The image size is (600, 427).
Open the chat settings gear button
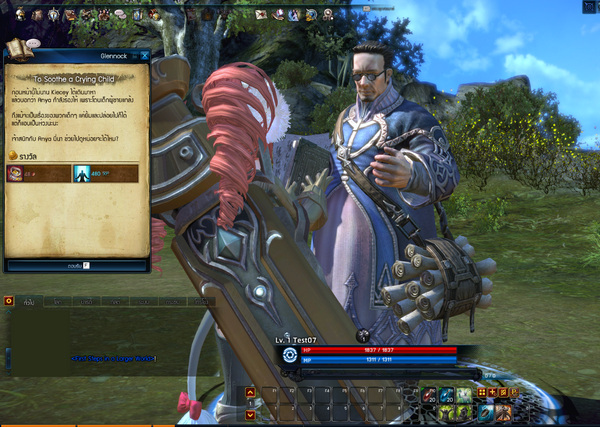pyautogui.click(x=8, y=299)
